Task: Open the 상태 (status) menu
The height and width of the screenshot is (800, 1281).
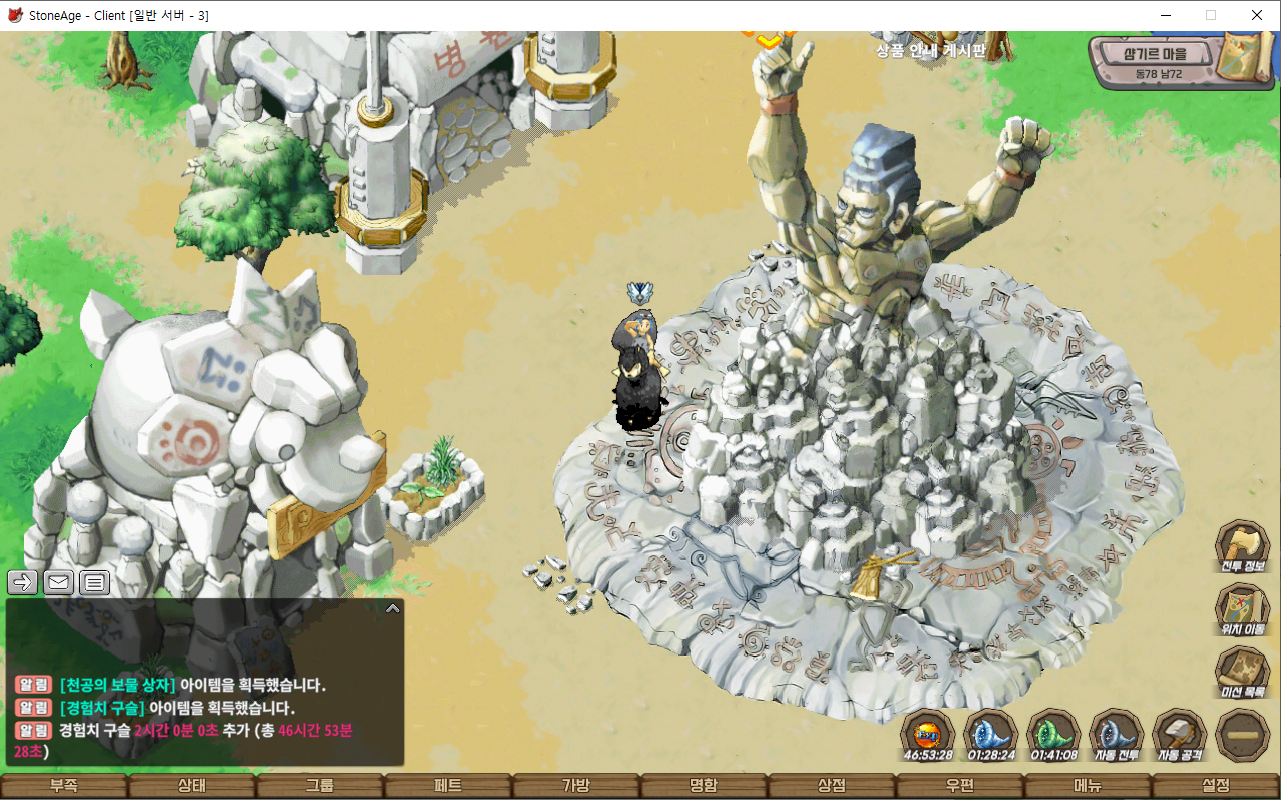Action: pyautogui.click(x=192, y=786)
